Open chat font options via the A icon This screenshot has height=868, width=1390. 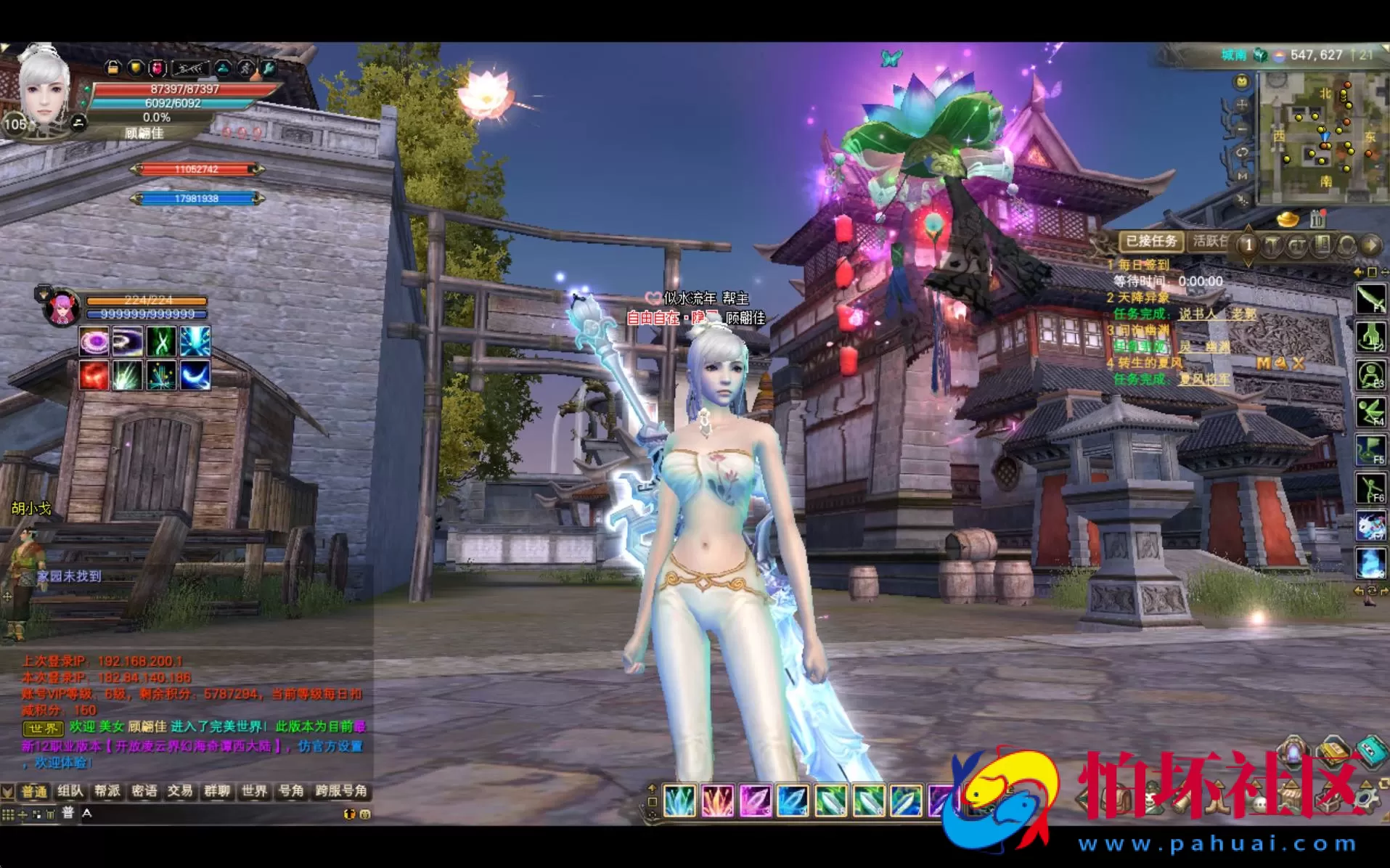[86, 813]
